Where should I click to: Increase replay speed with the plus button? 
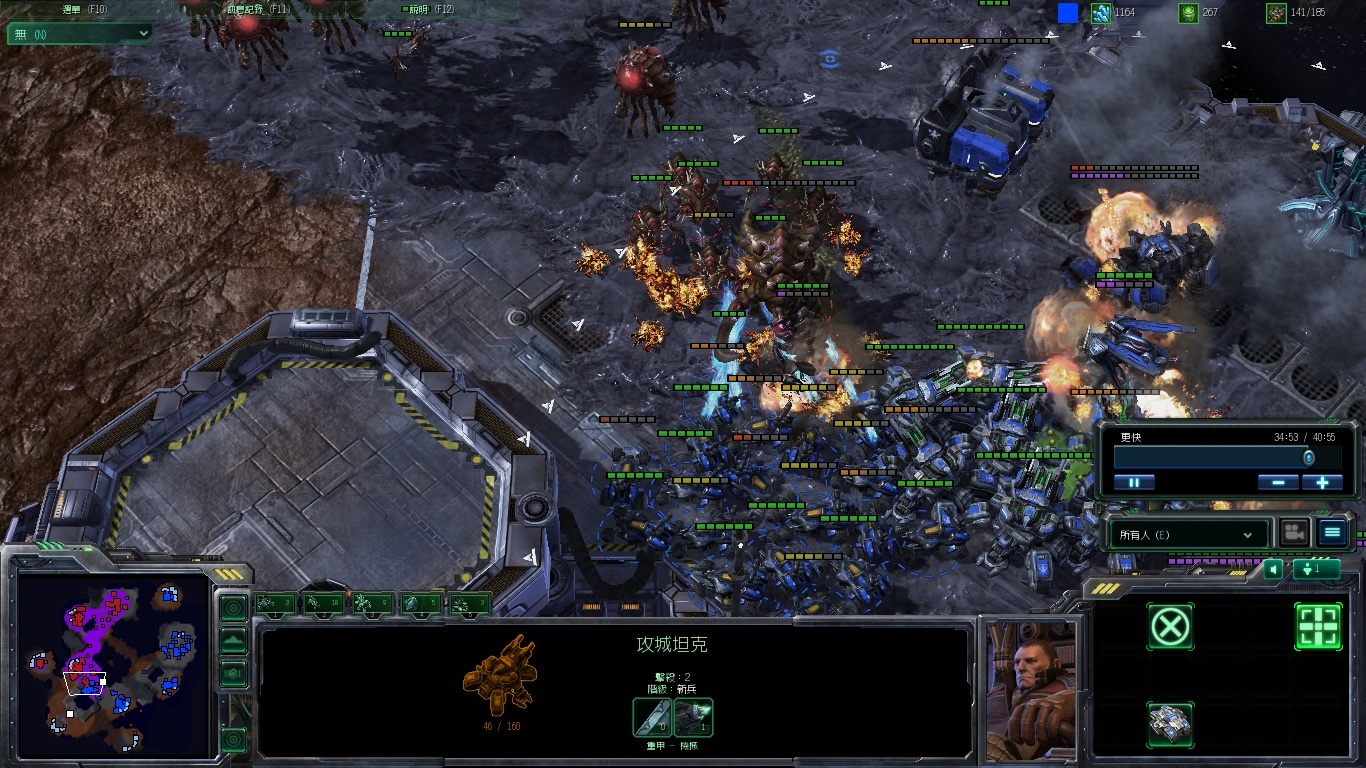click(x=1322, y=482)
